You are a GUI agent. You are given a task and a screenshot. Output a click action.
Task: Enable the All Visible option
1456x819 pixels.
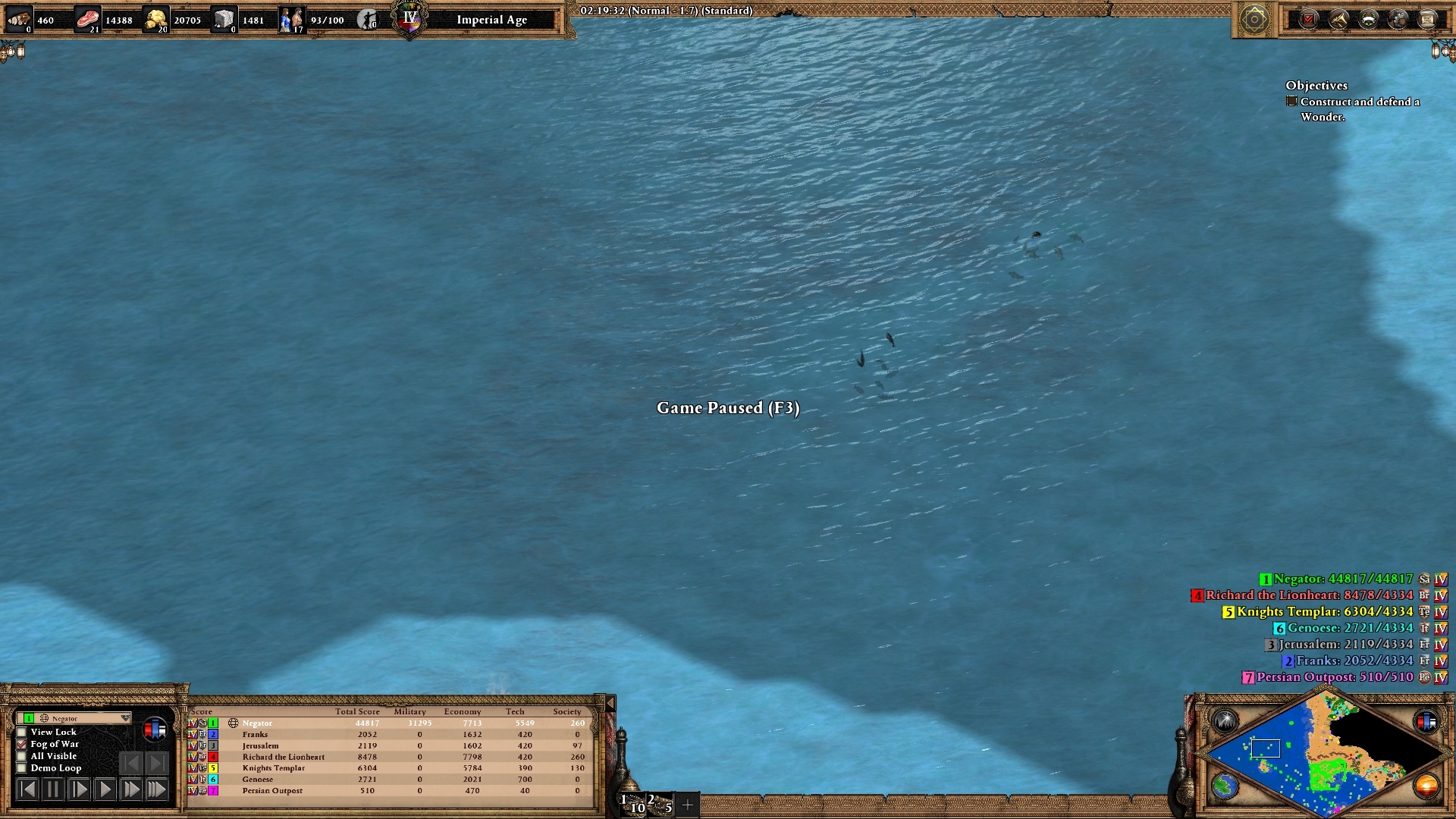coord(21,757)
